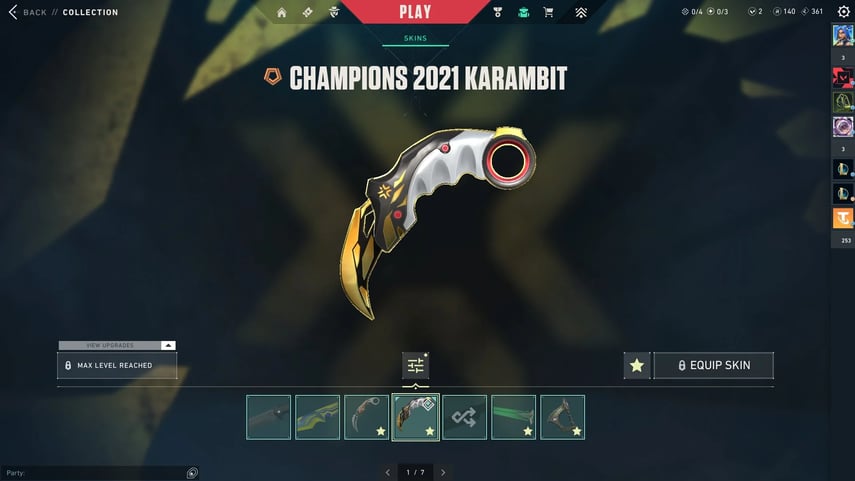Go to the next skins page
855x481 pixels.
click(x=443, y=472)
